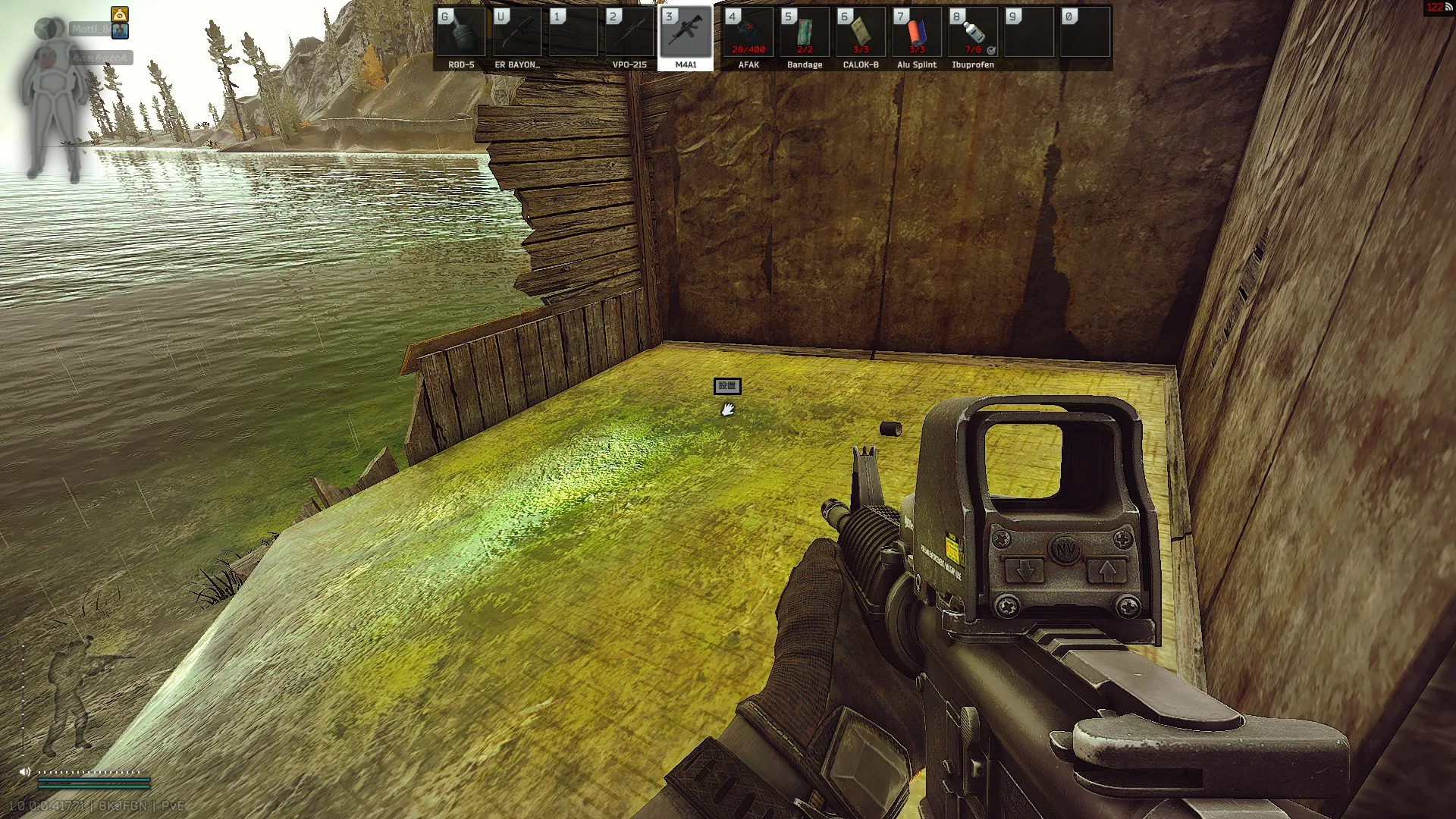Select the RGD-5 grenade slot

(x=461, y=33)
